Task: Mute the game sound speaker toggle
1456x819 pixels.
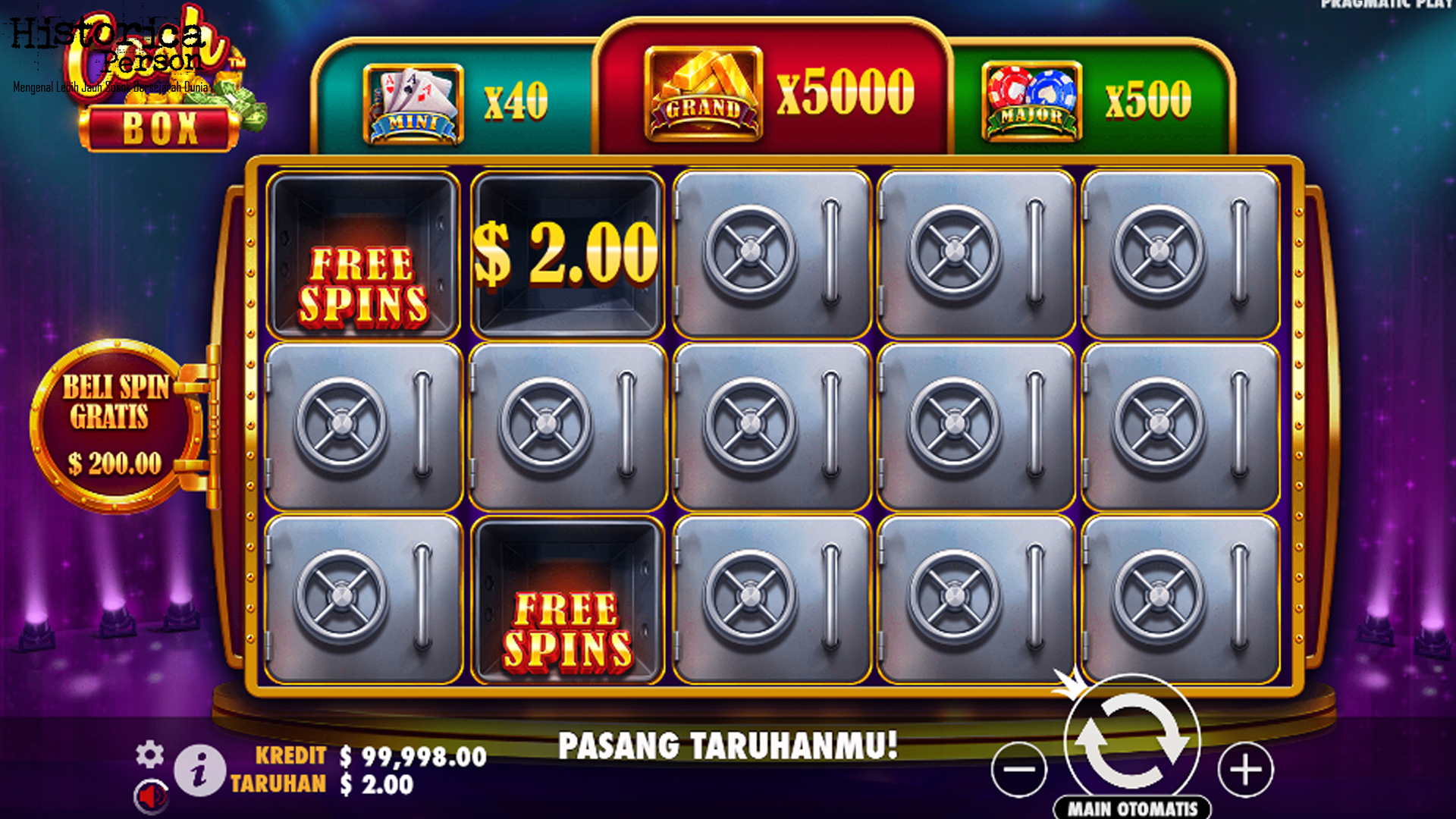Action: [x=152, y=794]
